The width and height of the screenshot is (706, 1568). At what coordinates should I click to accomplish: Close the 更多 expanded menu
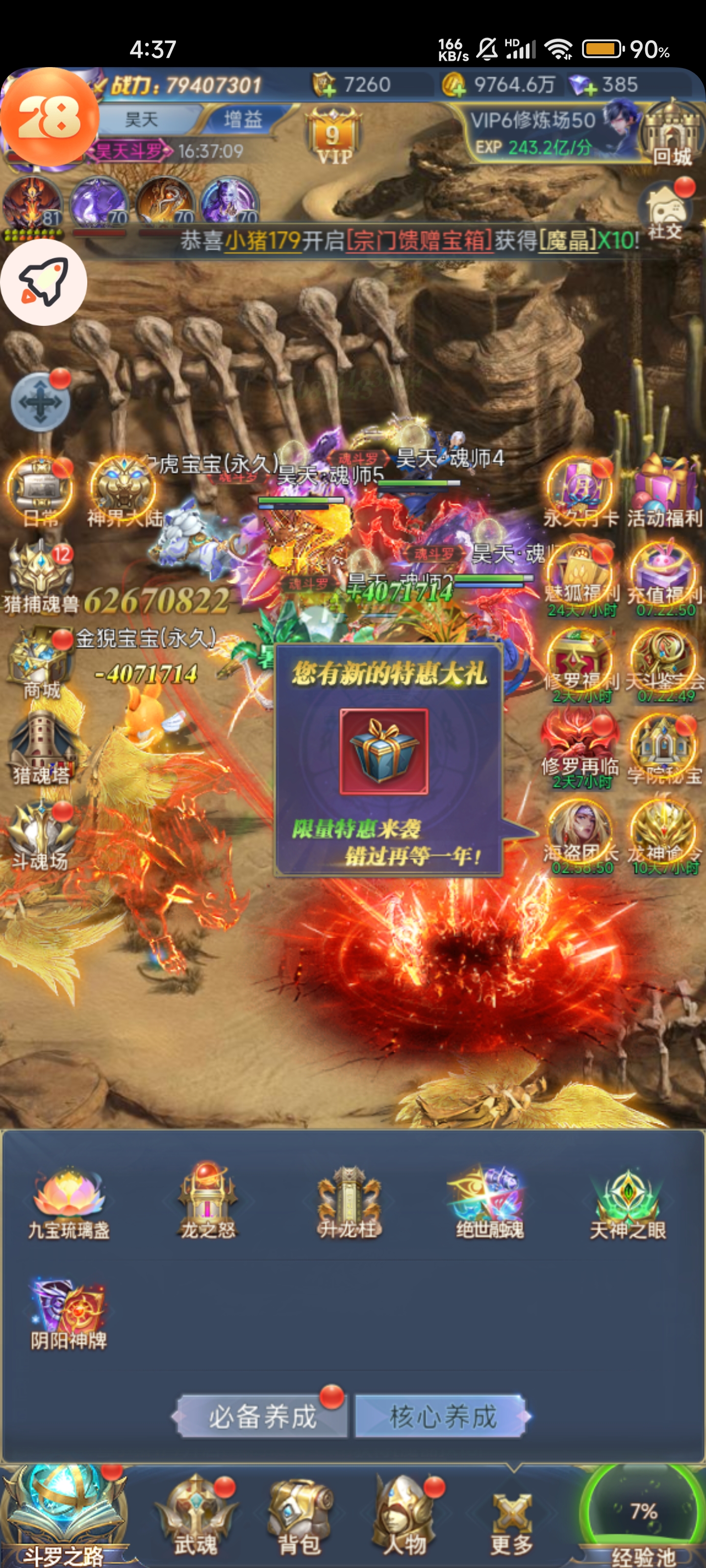point(512,1519)
